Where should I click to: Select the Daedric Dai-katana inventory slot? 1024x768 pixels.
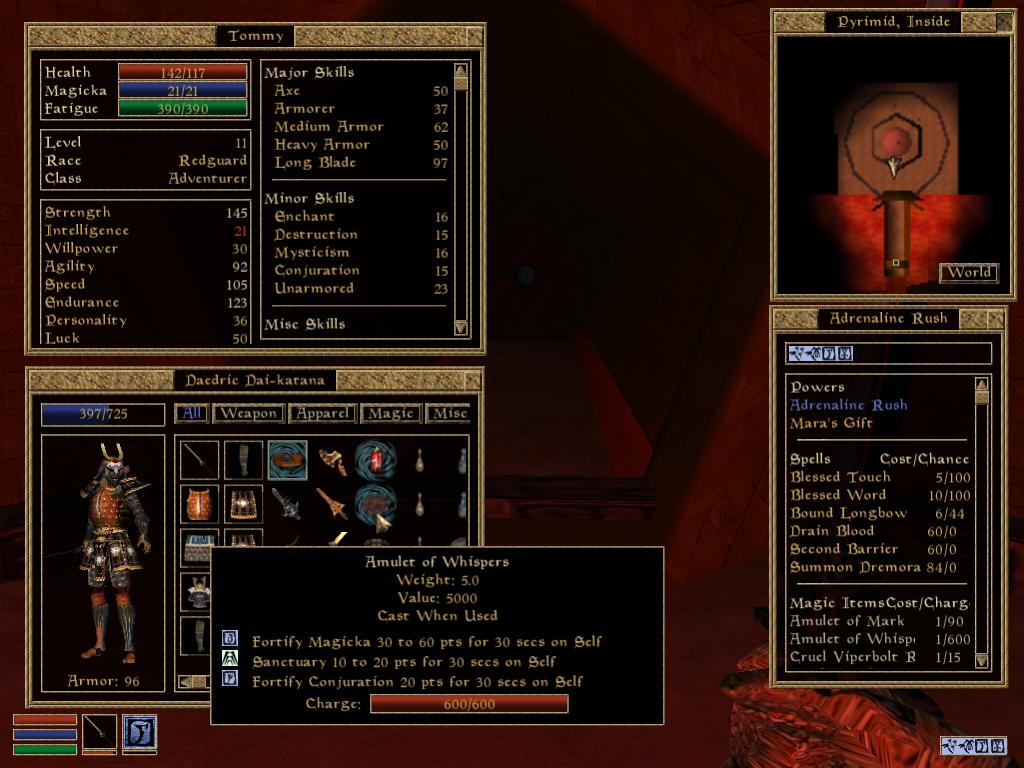(199, 460)
